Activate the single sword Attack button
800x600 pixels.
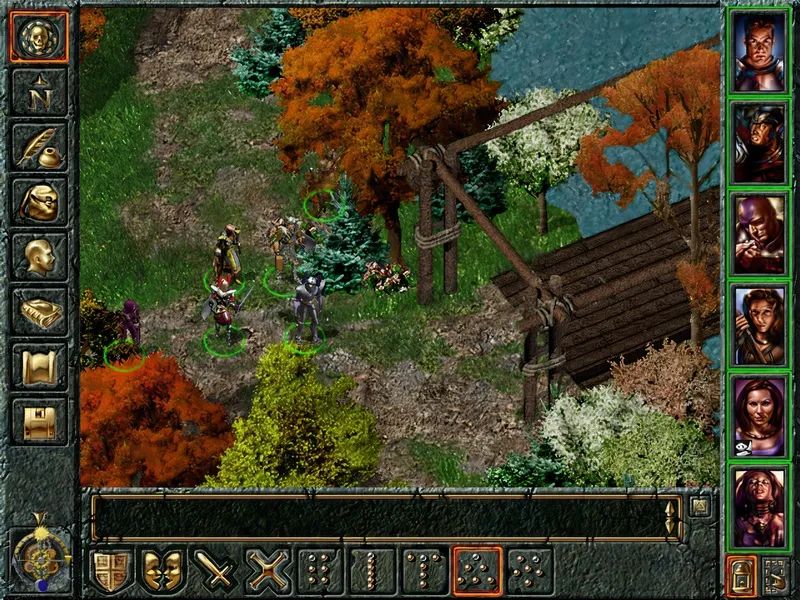coord(215,571)
